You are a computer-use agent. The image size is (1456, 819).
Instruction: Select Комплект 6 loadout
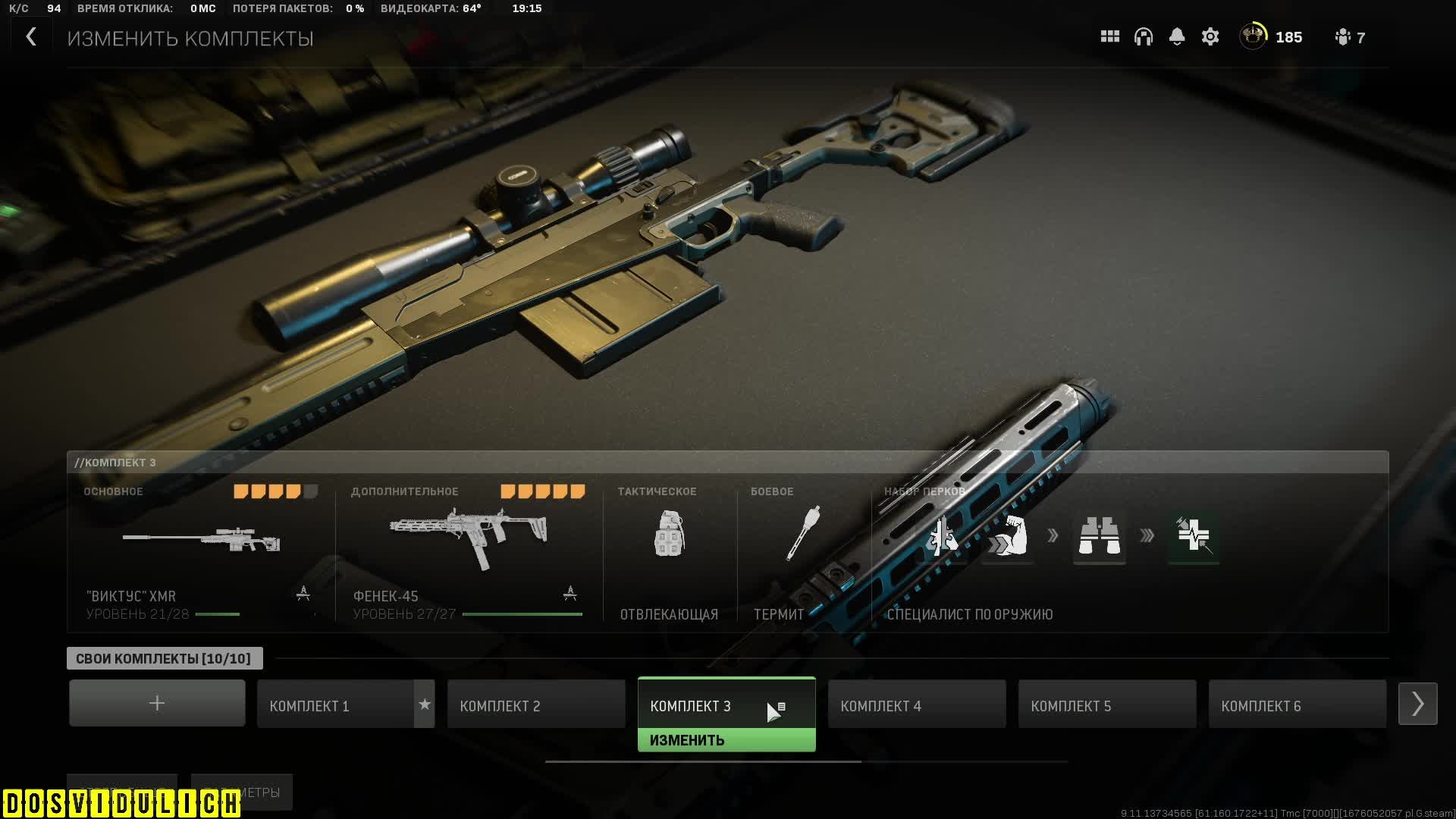(x=1297, y=705)
